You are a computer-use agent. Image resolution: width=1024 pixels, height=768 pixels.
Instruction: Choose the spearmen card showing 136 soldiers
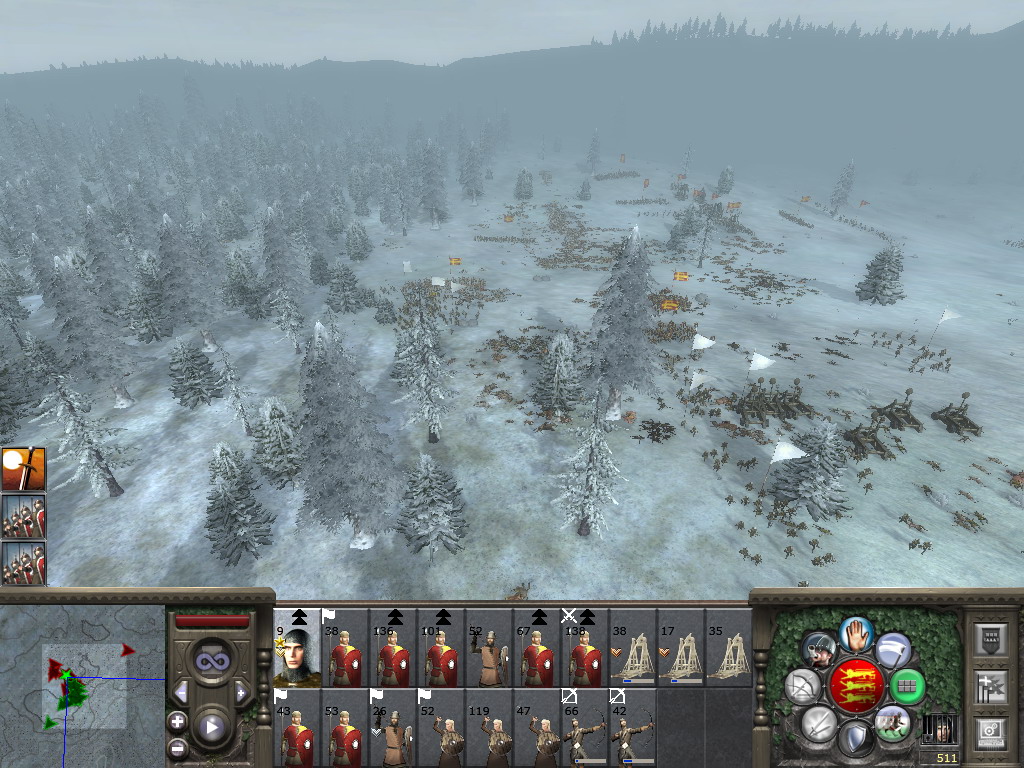393,648
